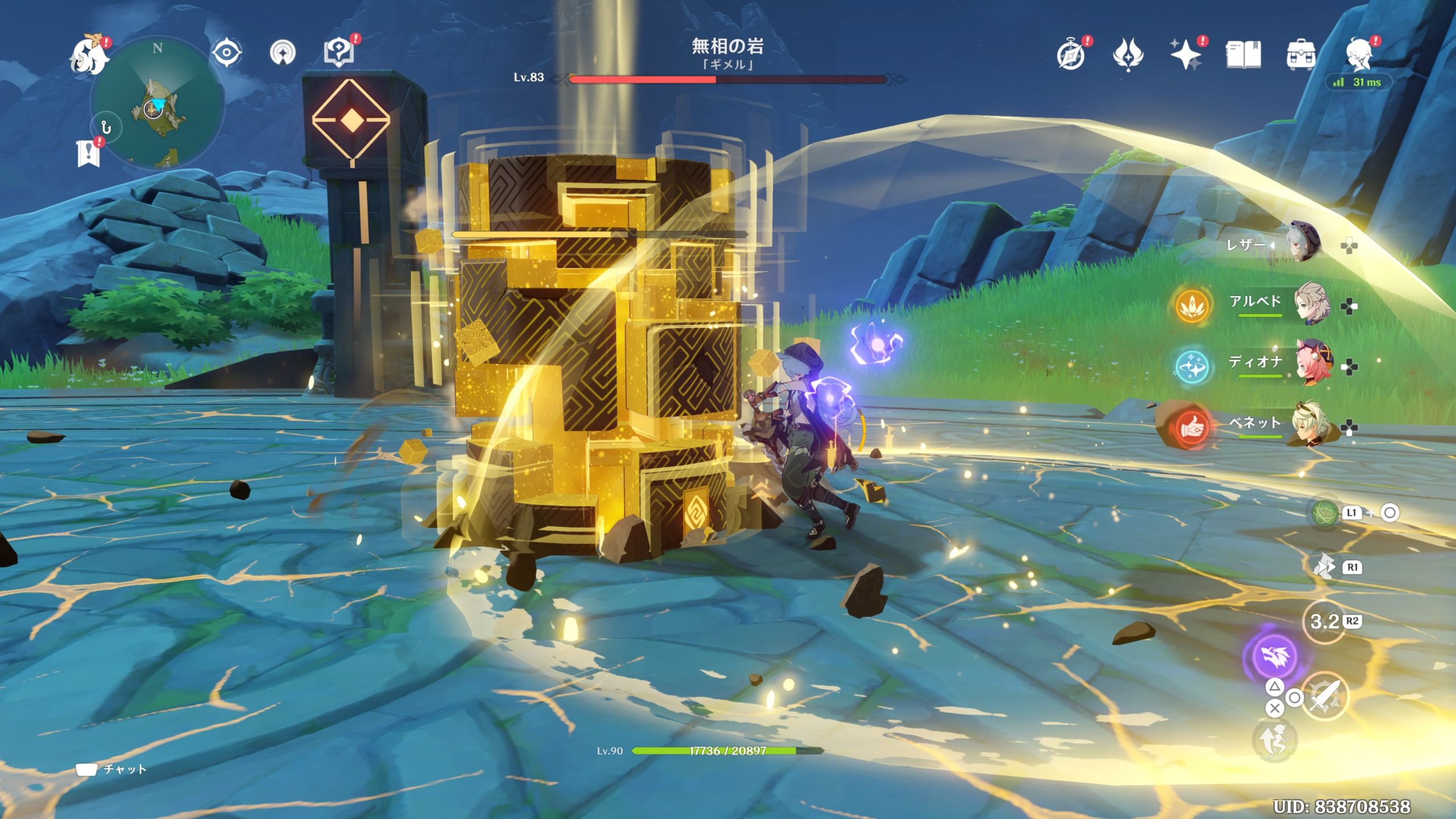Use the green orb gadget

(x=1325, y=513)
